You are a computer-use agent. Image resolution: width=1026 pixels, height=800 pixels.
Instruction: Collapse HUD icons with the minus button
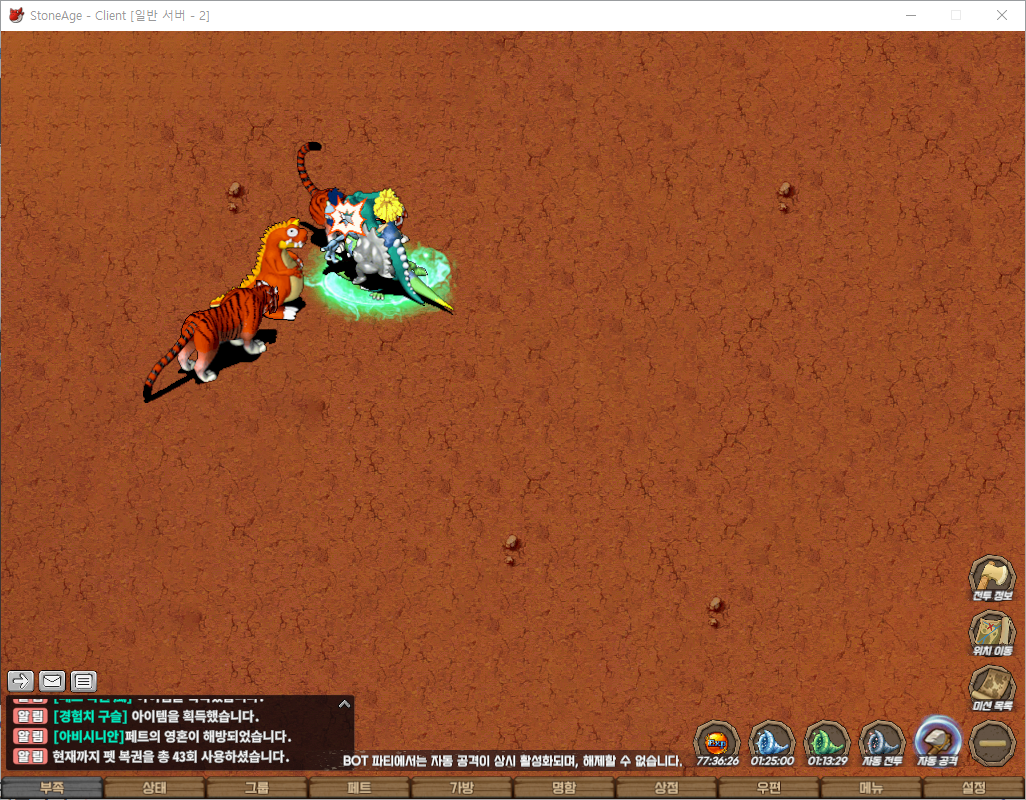pyautogui.click(x=993, y=742)
